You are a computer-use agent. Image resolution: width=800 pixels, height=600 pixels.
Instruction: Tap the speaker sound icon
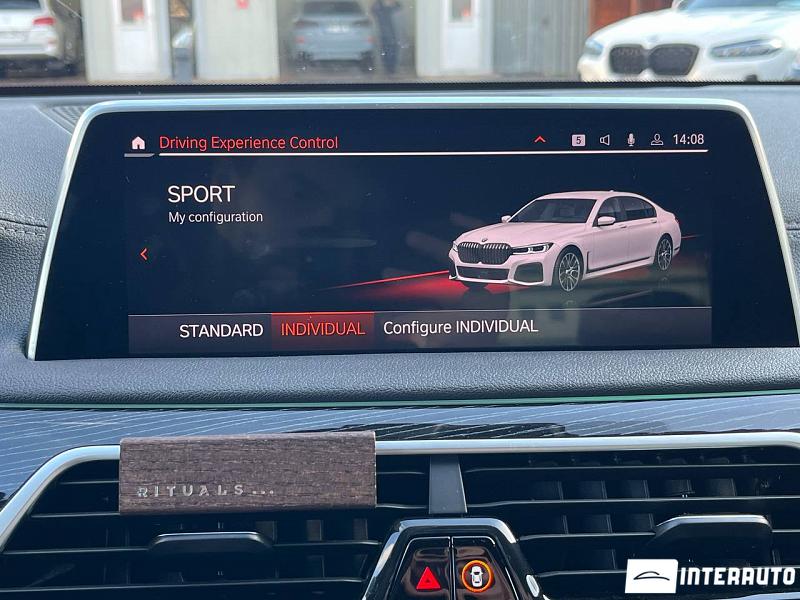point(604,140)
